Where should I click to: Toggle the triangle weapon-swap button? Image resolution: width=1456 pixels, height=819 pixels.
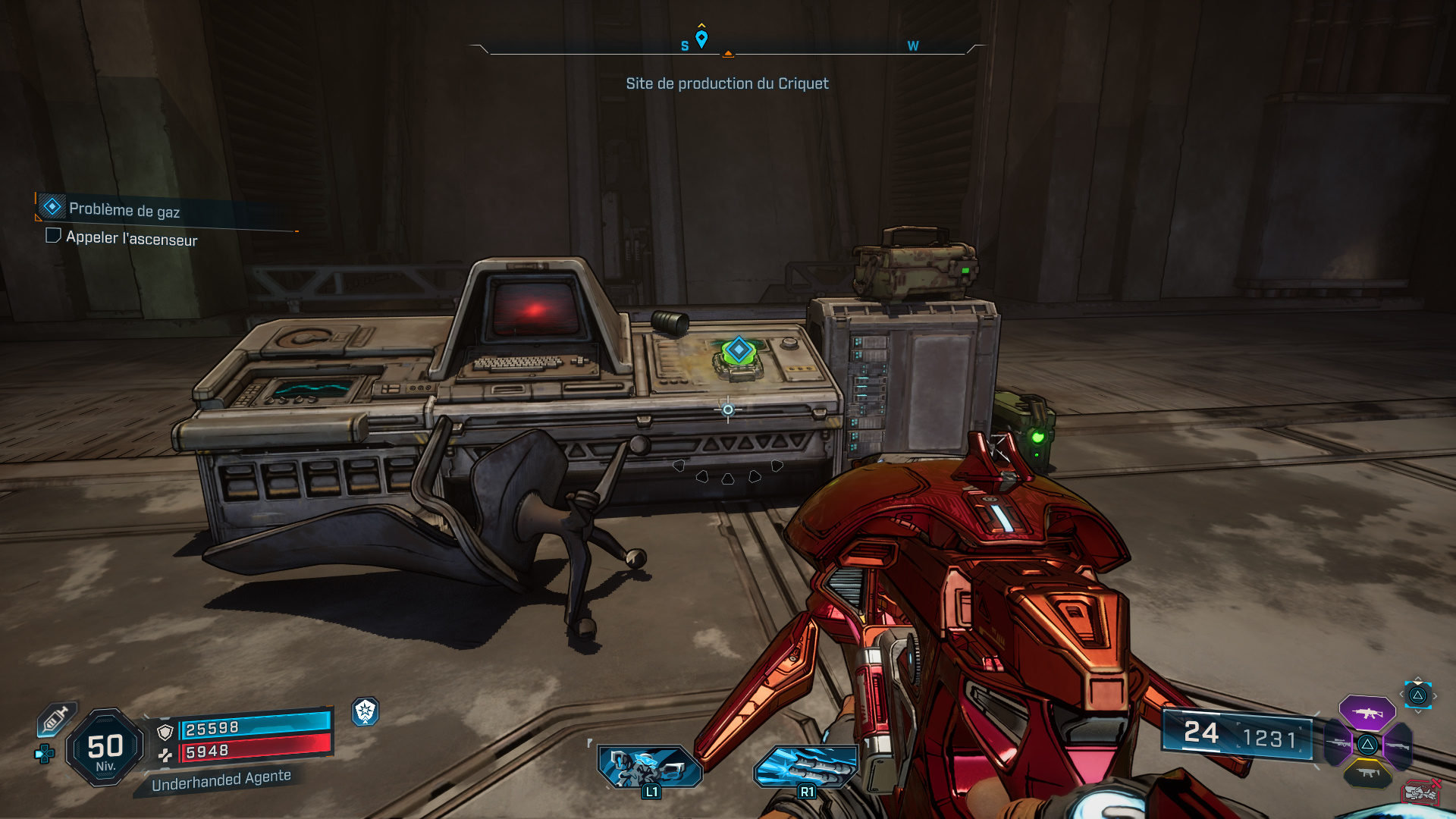coord(1417,696)
